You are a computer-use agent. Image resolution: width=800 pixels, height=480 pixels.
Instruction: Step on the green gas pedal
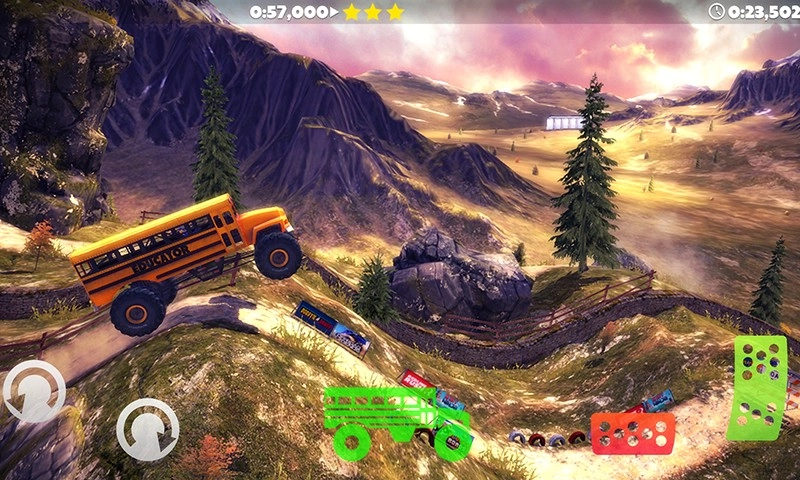coord(757,387)
